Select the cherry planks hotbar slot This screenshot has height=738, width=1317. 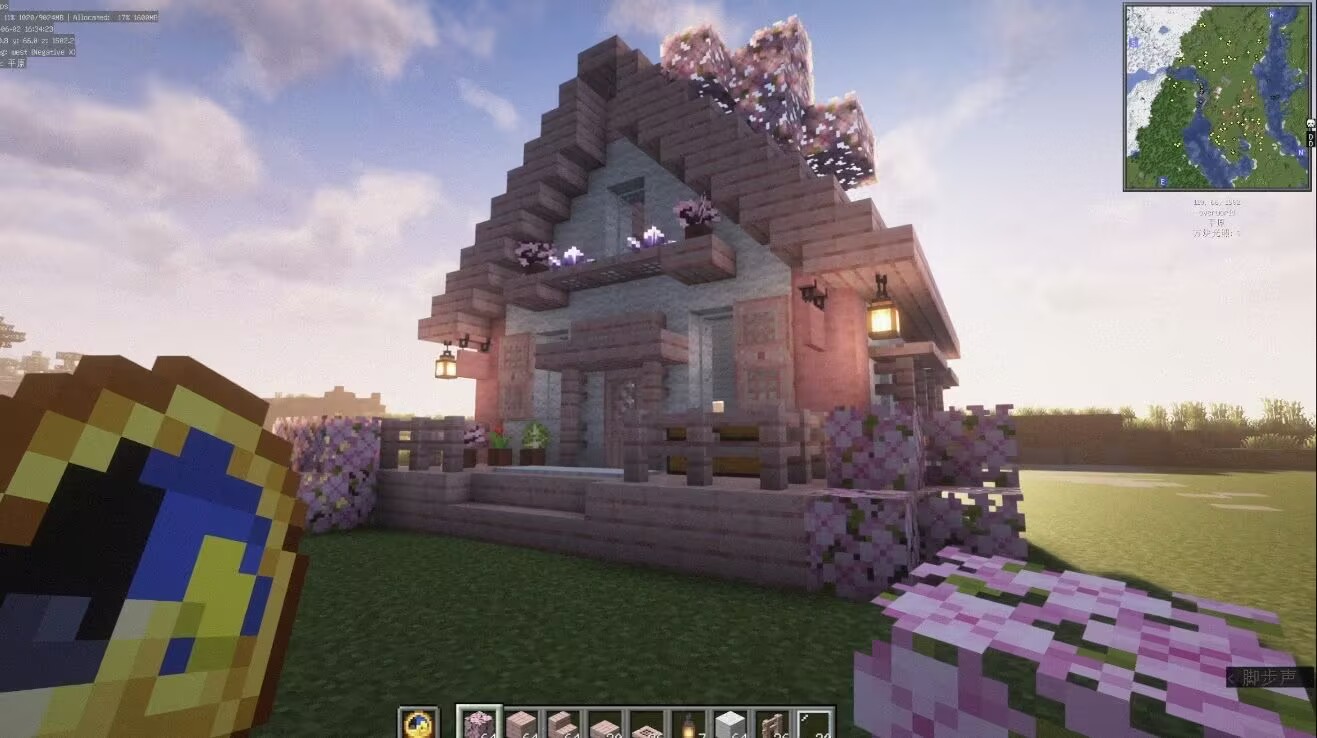click(x=520, y=723)
